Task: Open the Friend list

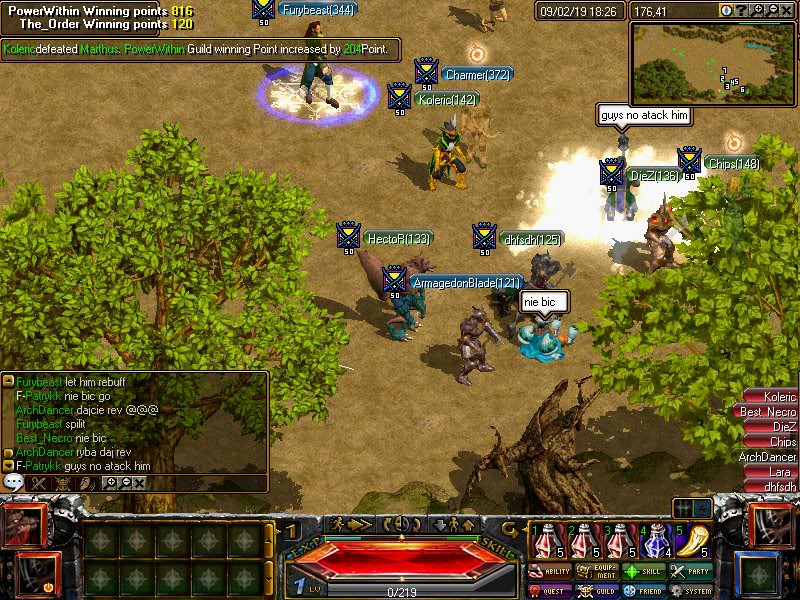Action: [x=645, y=590]
